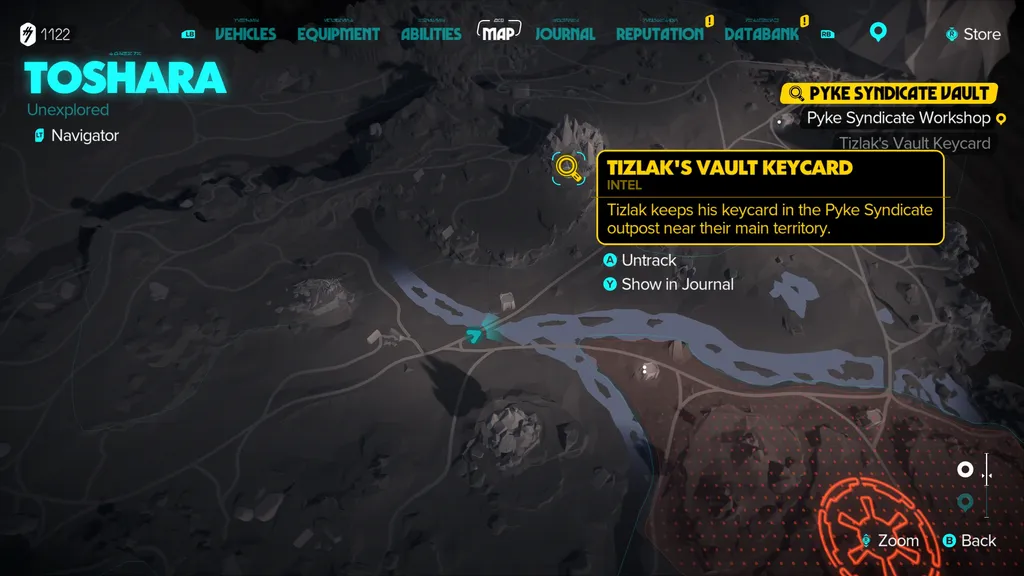Untrack Tizlak's Vault Keycard
The width and height of the screenshot is (1024, 576).
coord(648,260)
